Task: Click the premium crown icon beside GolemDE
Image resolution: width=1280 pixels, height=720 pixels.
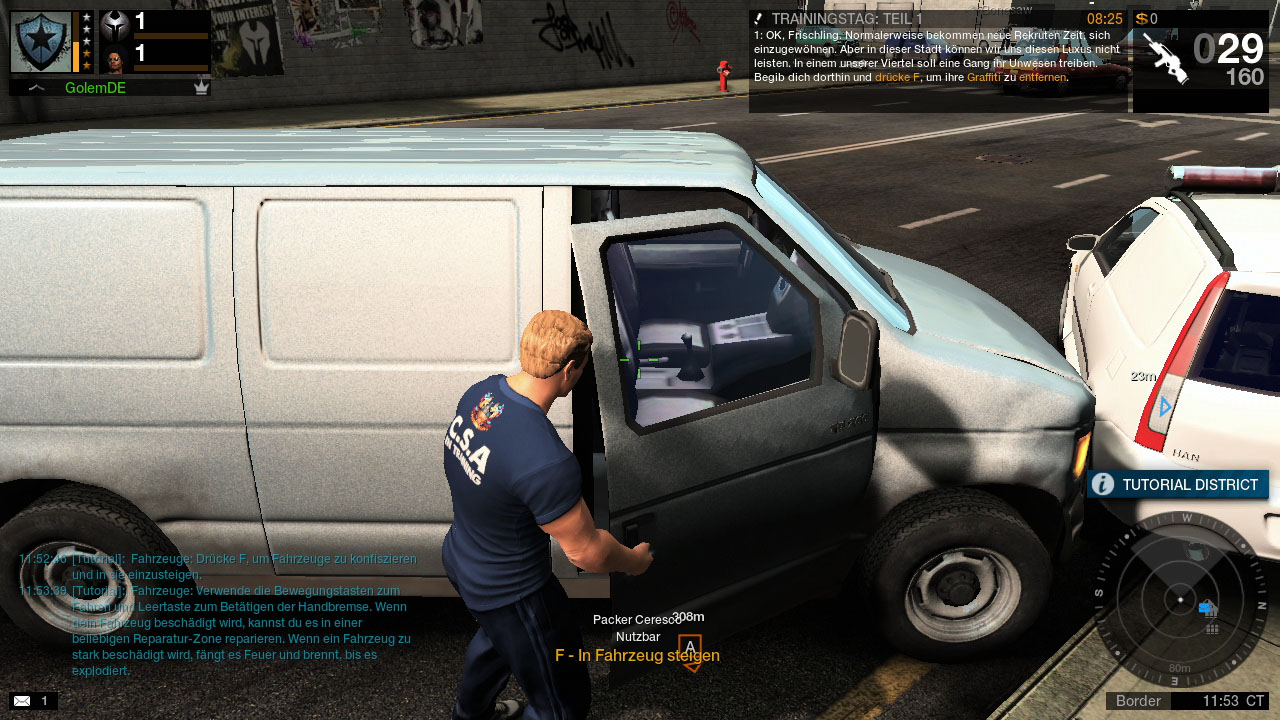Action: point(201,88)
